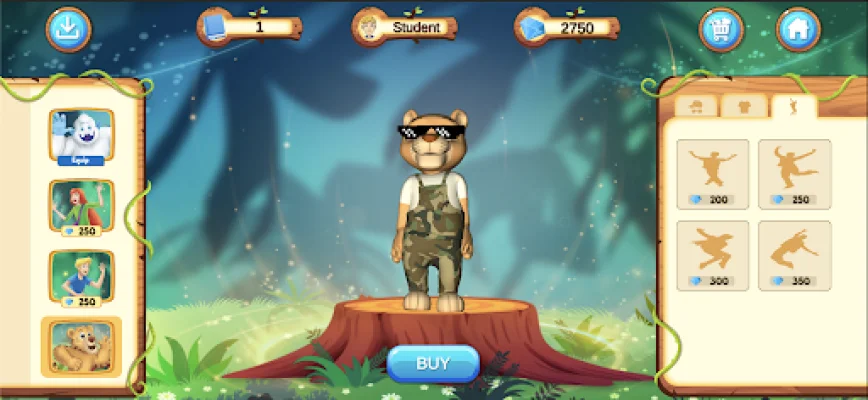Open the home screen
The width and height of the screenshot is (868, 400).
(x=798, y=30)
